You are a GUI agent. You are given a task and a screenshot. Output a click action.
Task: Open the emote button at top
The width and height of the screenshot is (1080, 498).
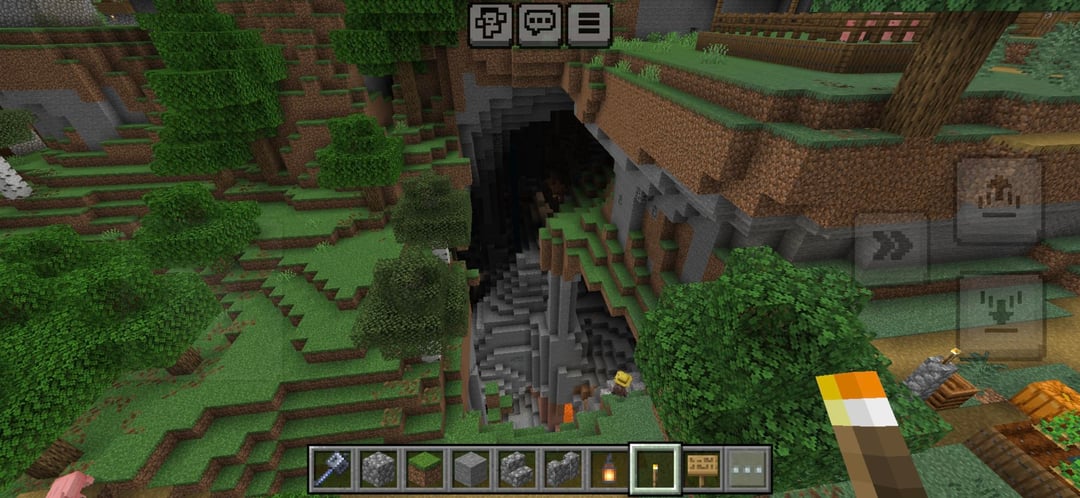coord(491,23)
